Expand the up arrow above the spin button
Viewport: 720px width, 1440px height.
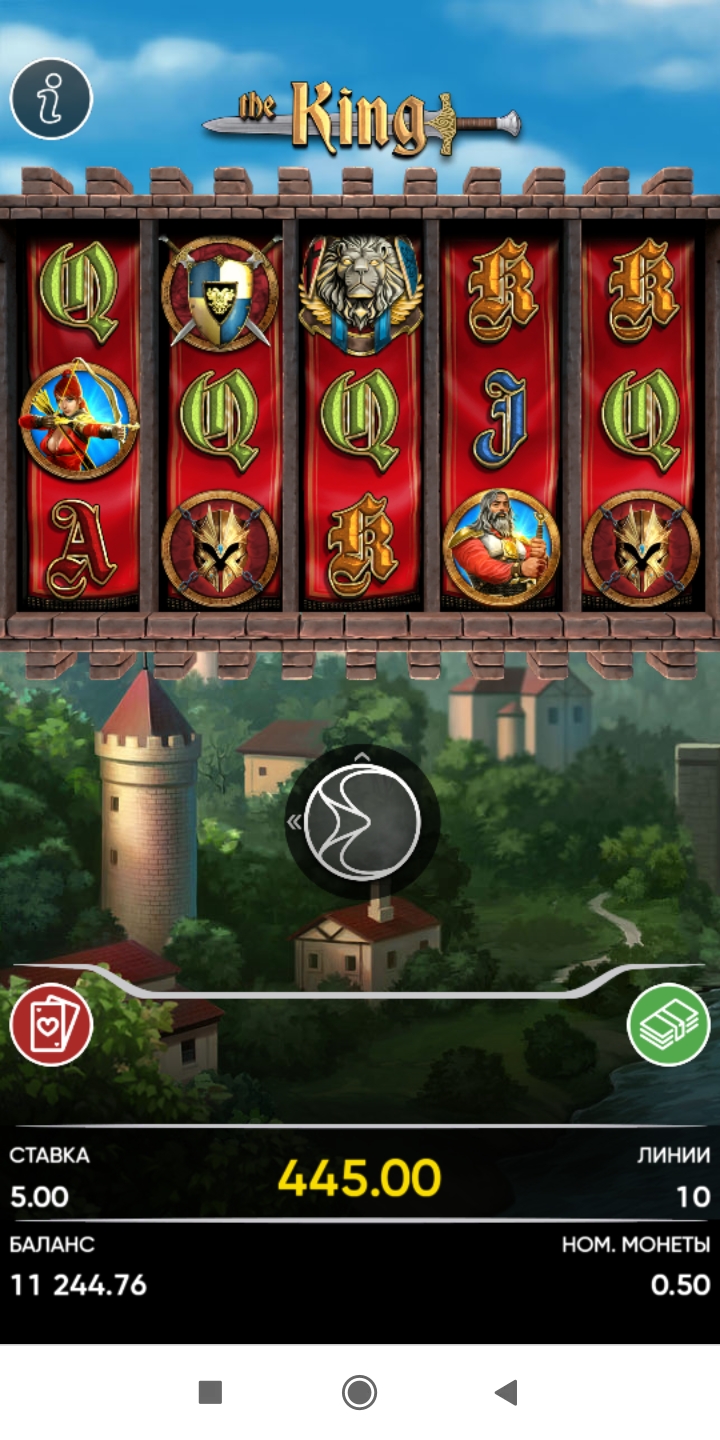[x=362, y=756]
